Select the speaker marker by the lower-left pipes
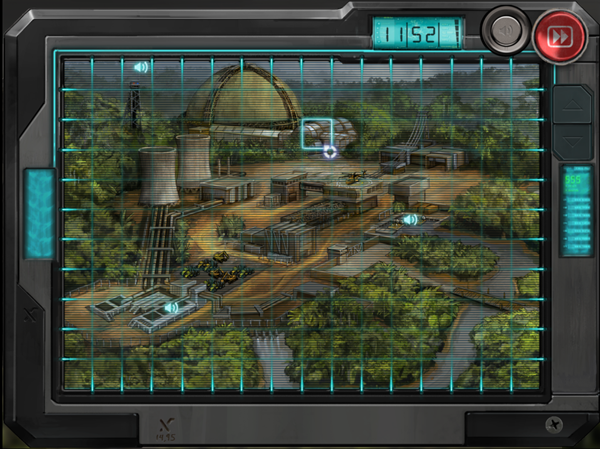The width and height of the screenshot is (600, 449). click(x=171, y=308)
